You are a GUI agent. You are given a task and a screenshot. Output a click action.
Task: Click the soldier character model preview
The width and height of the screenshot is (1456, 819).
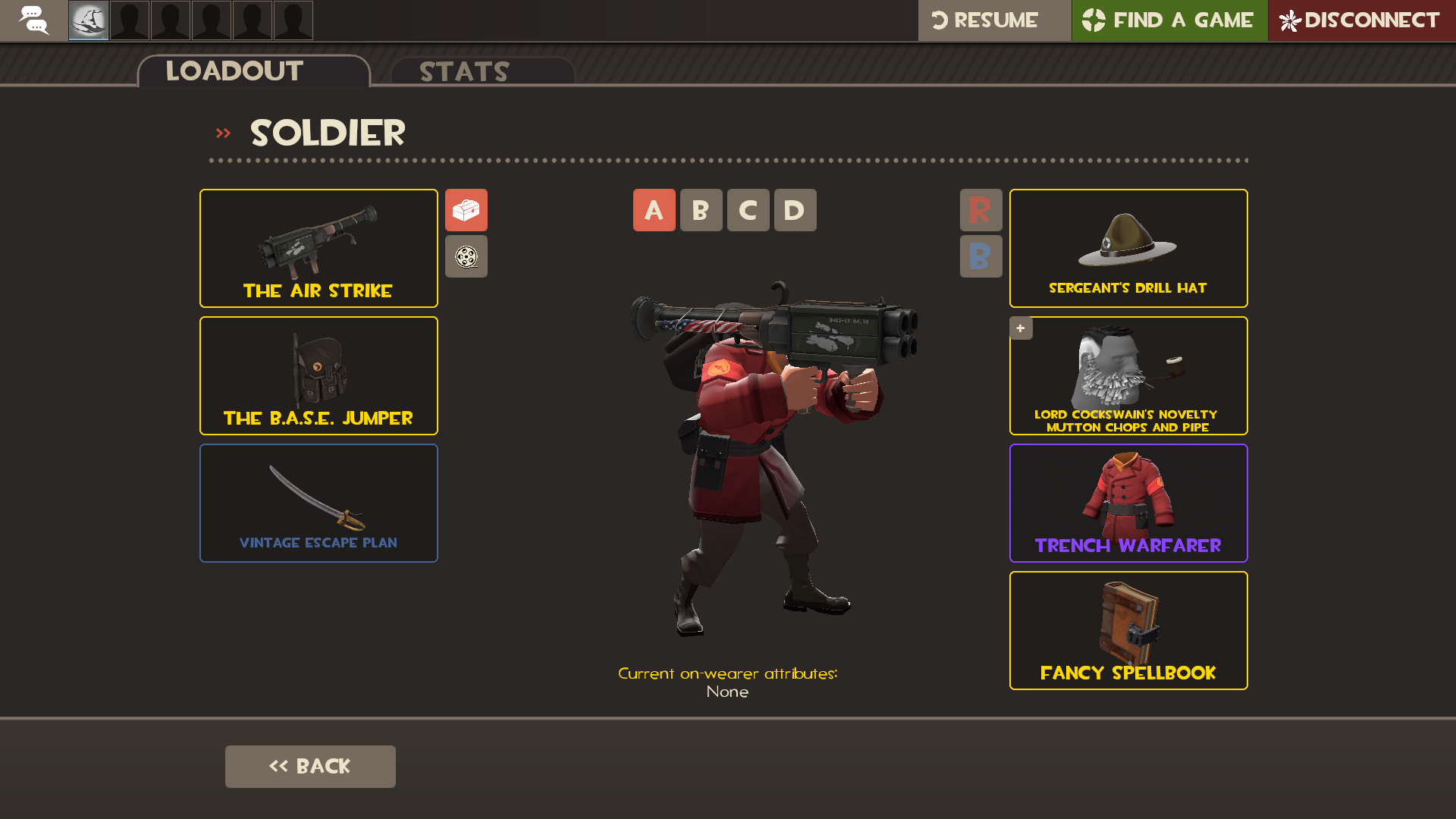coord(751,455)
